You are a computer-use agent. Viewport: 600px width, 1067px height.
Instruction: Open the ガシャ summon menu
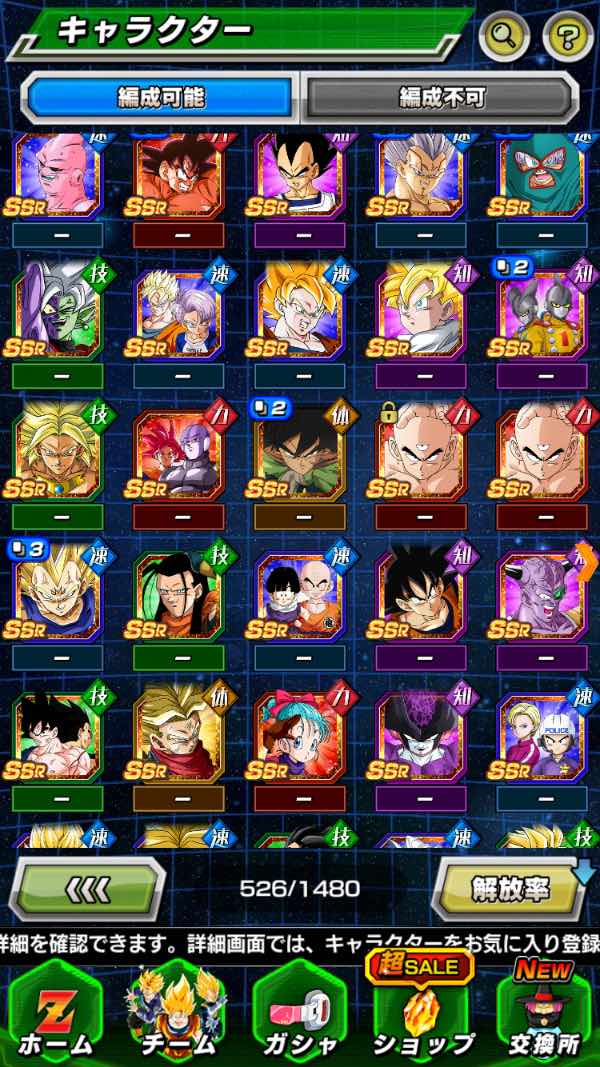(x=298, y=1010)
